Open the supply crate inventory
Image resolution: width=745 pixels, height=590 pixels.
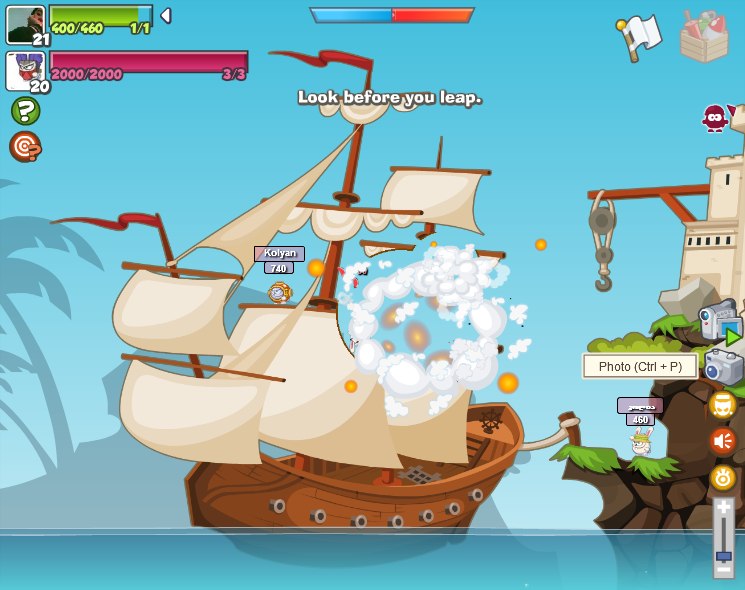(x=704, y=37)
